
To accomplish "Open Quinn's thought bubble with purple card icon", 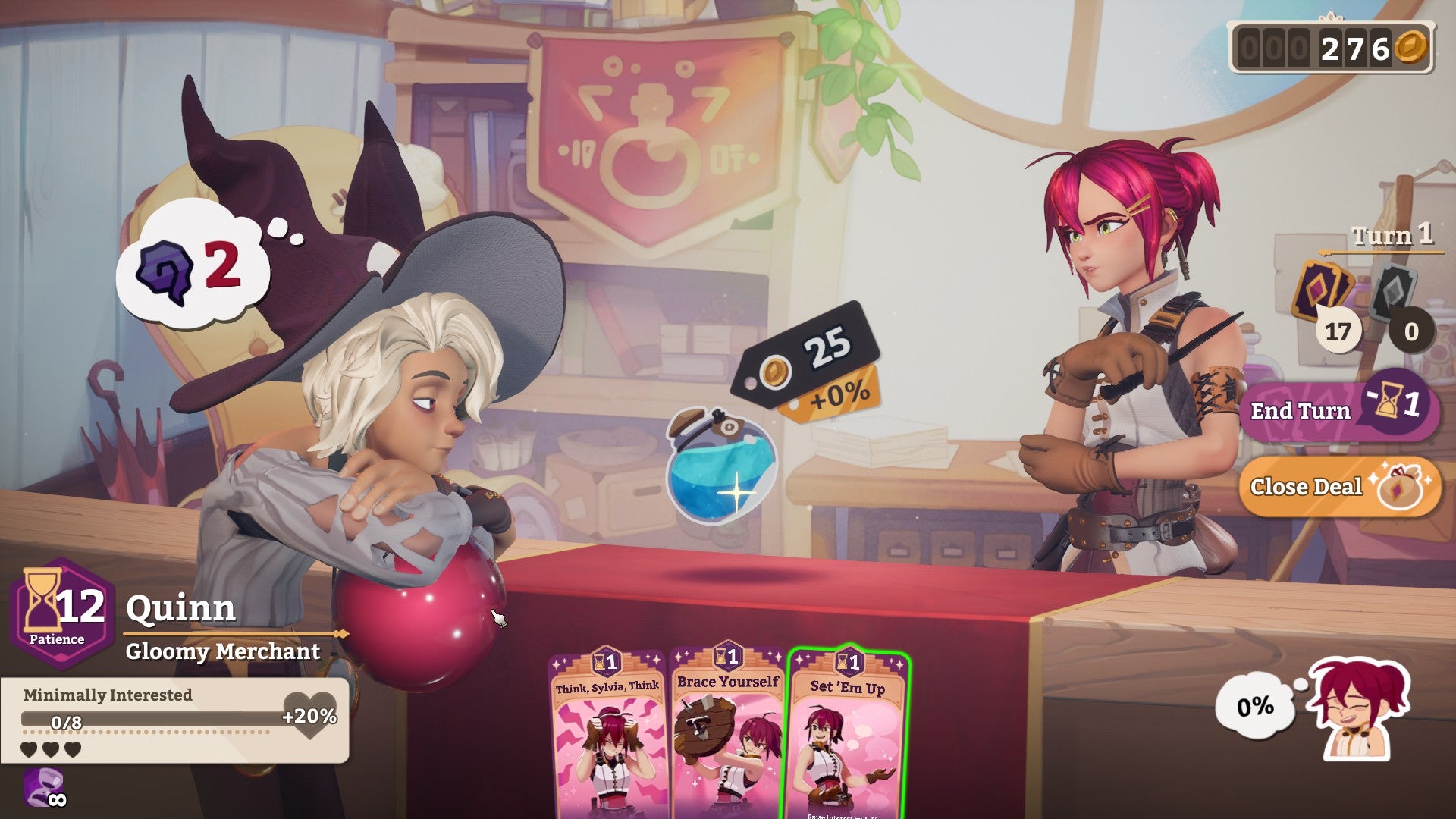I will tap(191, 262).
